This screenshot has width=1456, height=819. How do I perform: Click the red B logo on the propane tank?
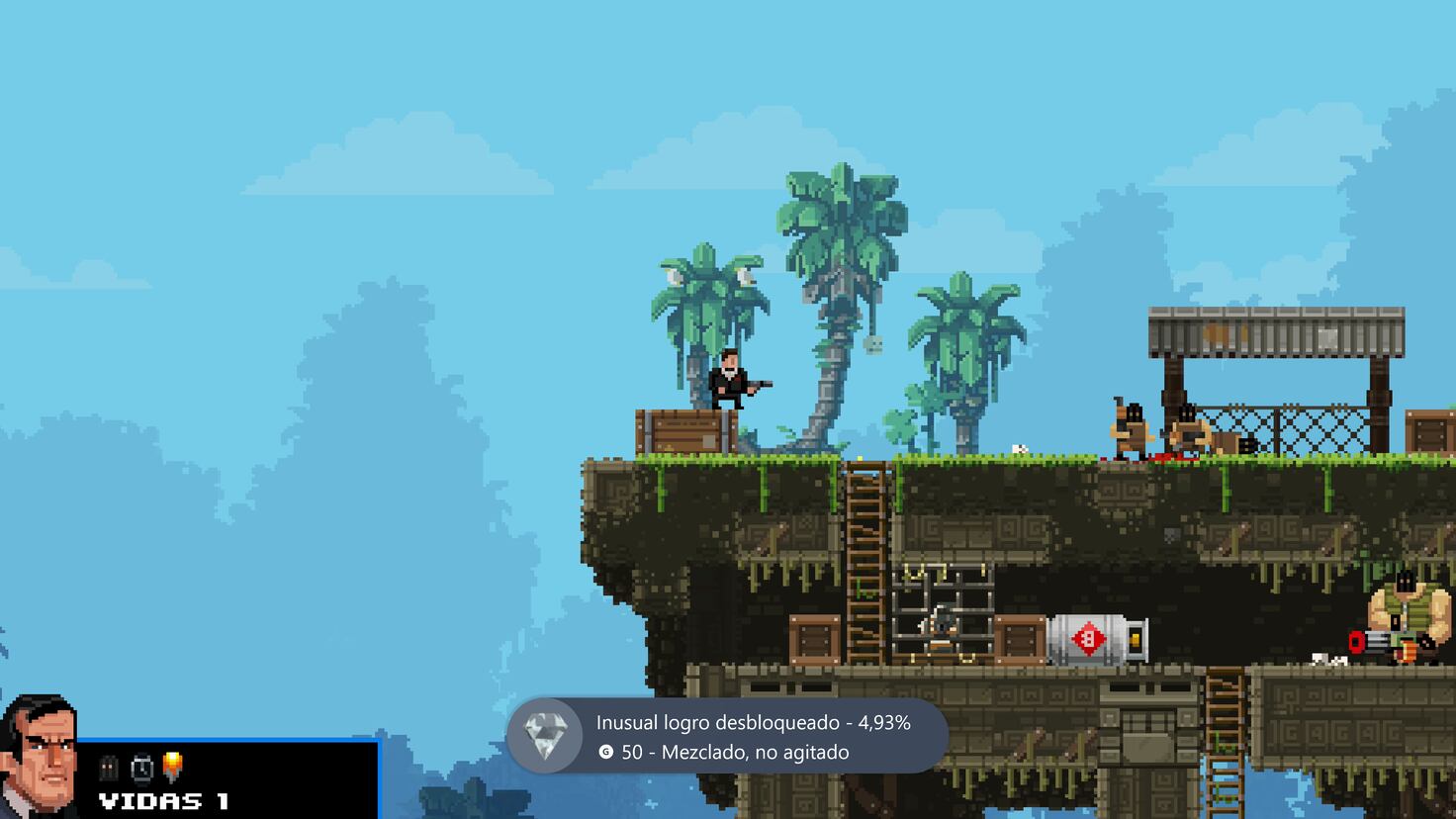point(1089,639)
